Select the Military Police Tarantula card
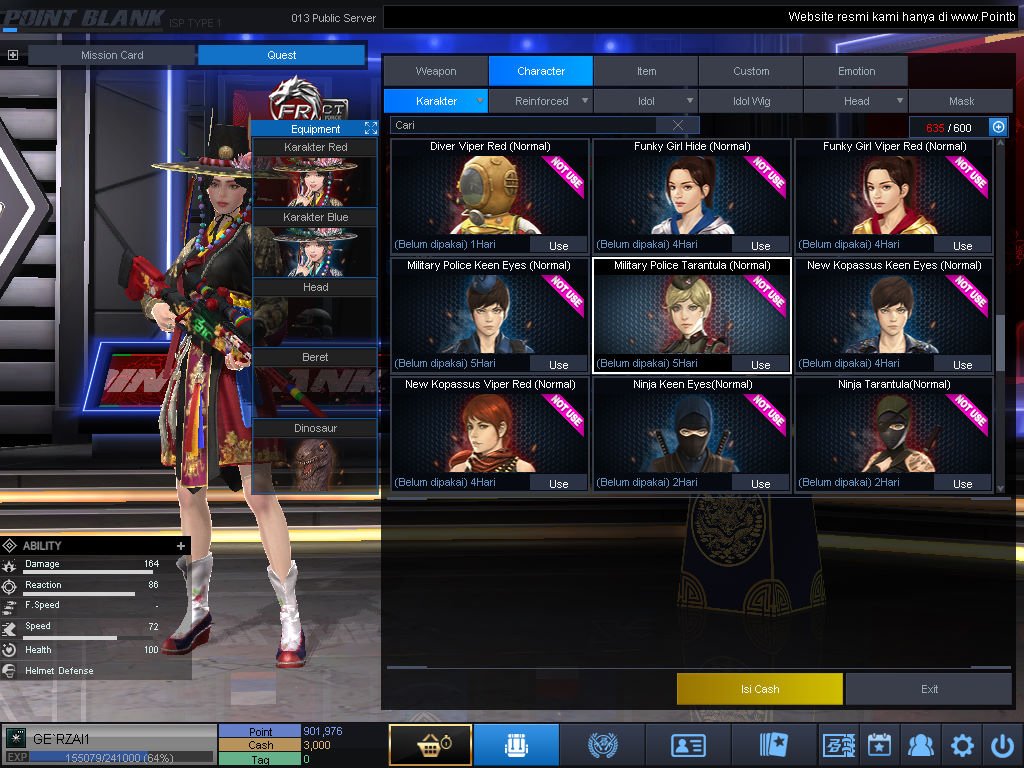Viewport: 1024px width, 768px height. click(x=691, y=315)
